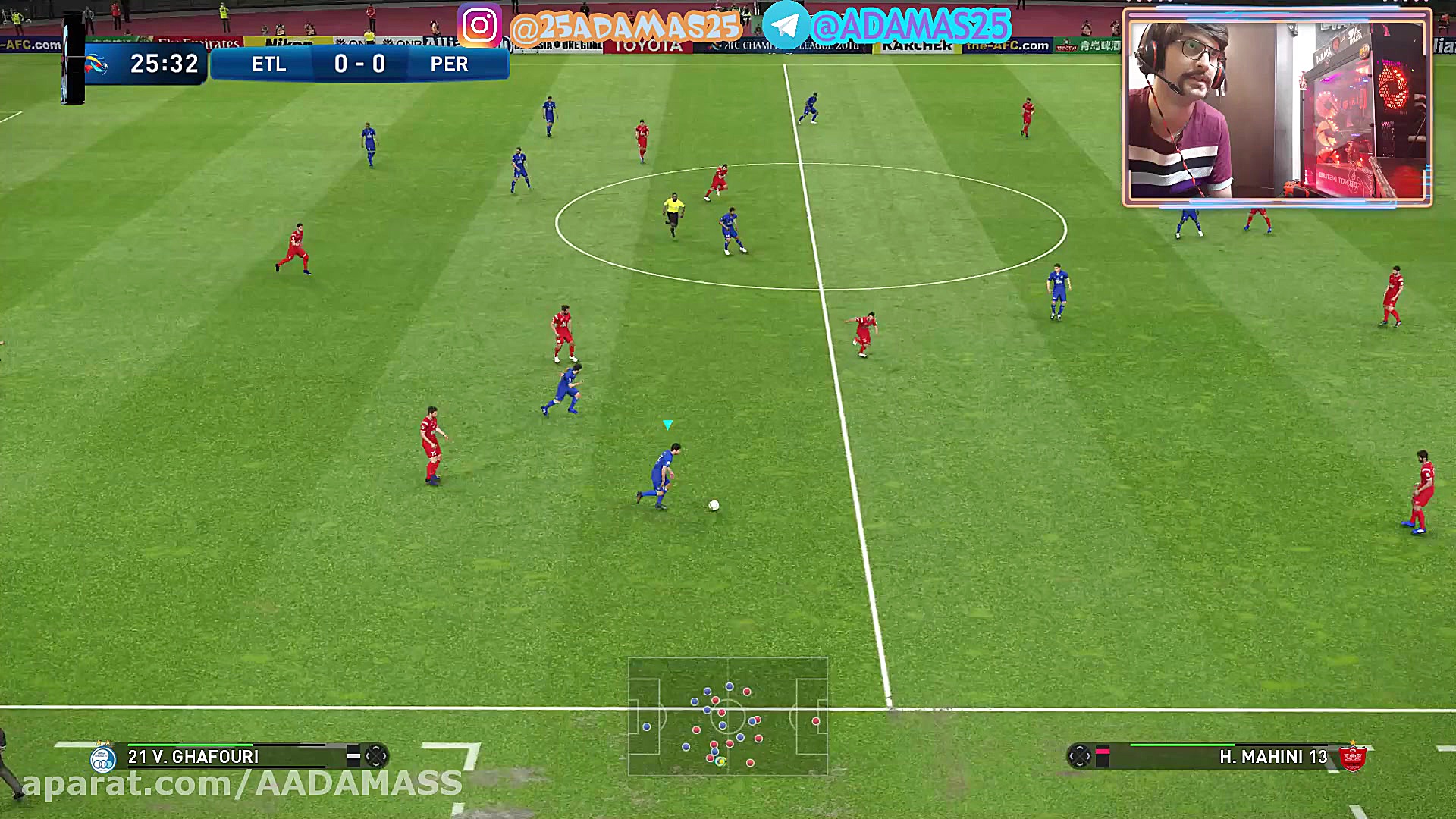
Task: Toggle the white stripe marker on Ghafouri's bar
Action: [x=353, y=756]
